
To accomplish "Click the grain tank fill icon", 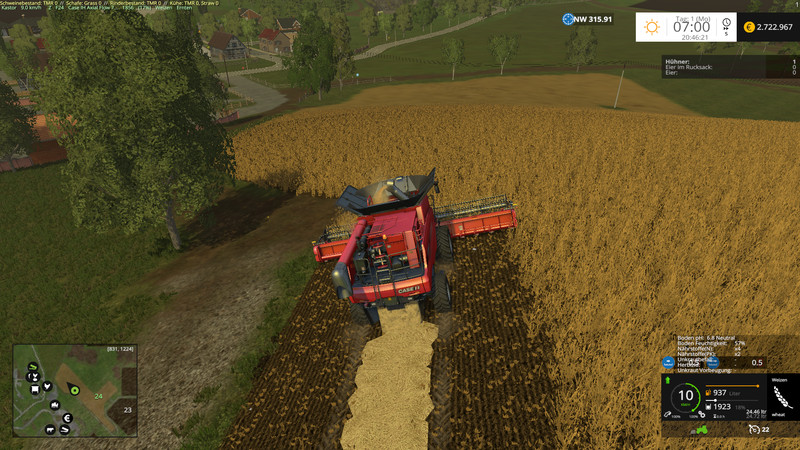I will click(709, 407).
